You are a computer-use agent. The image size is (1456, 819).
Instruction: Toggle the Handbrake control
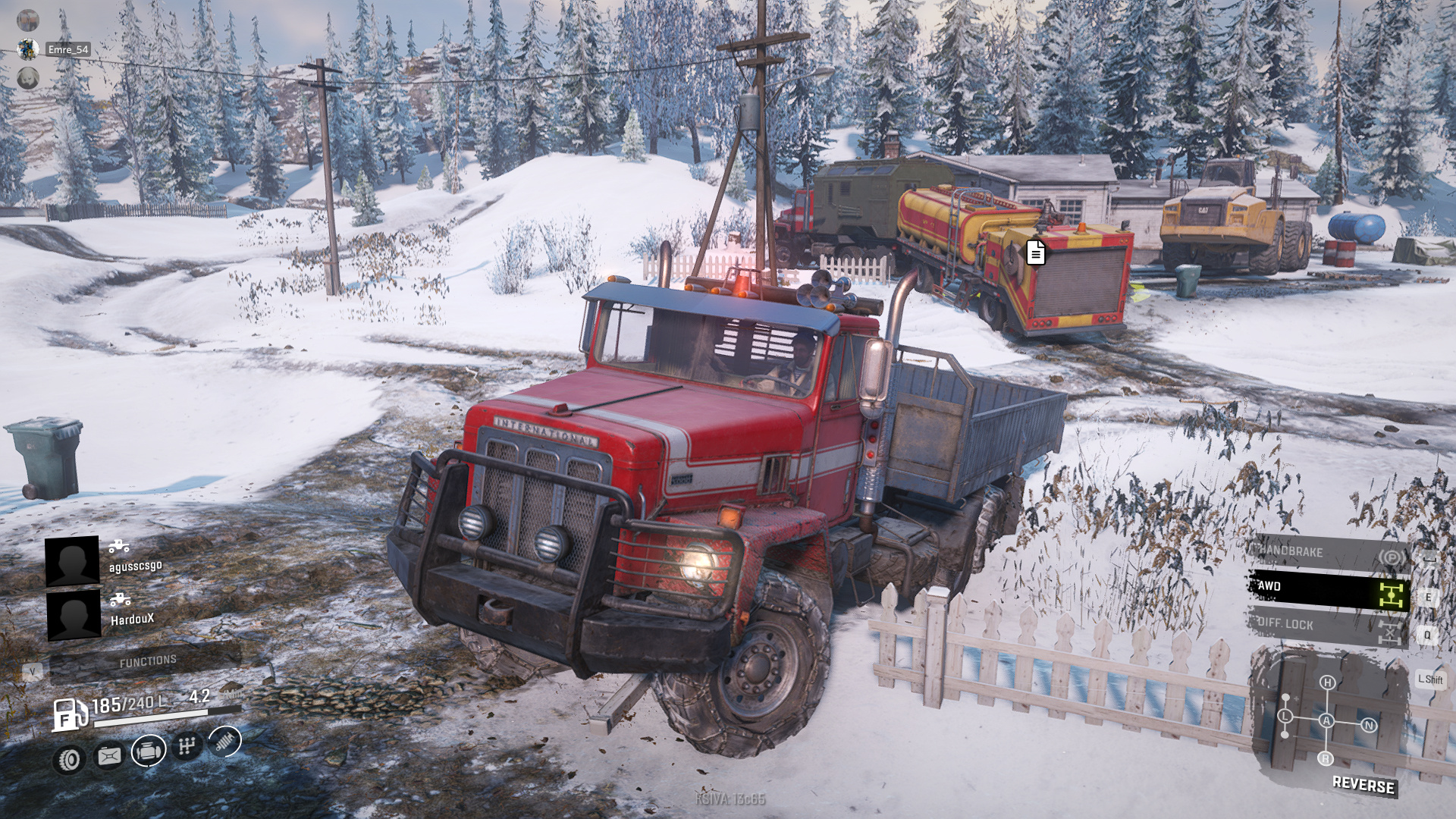point(1329,554)
